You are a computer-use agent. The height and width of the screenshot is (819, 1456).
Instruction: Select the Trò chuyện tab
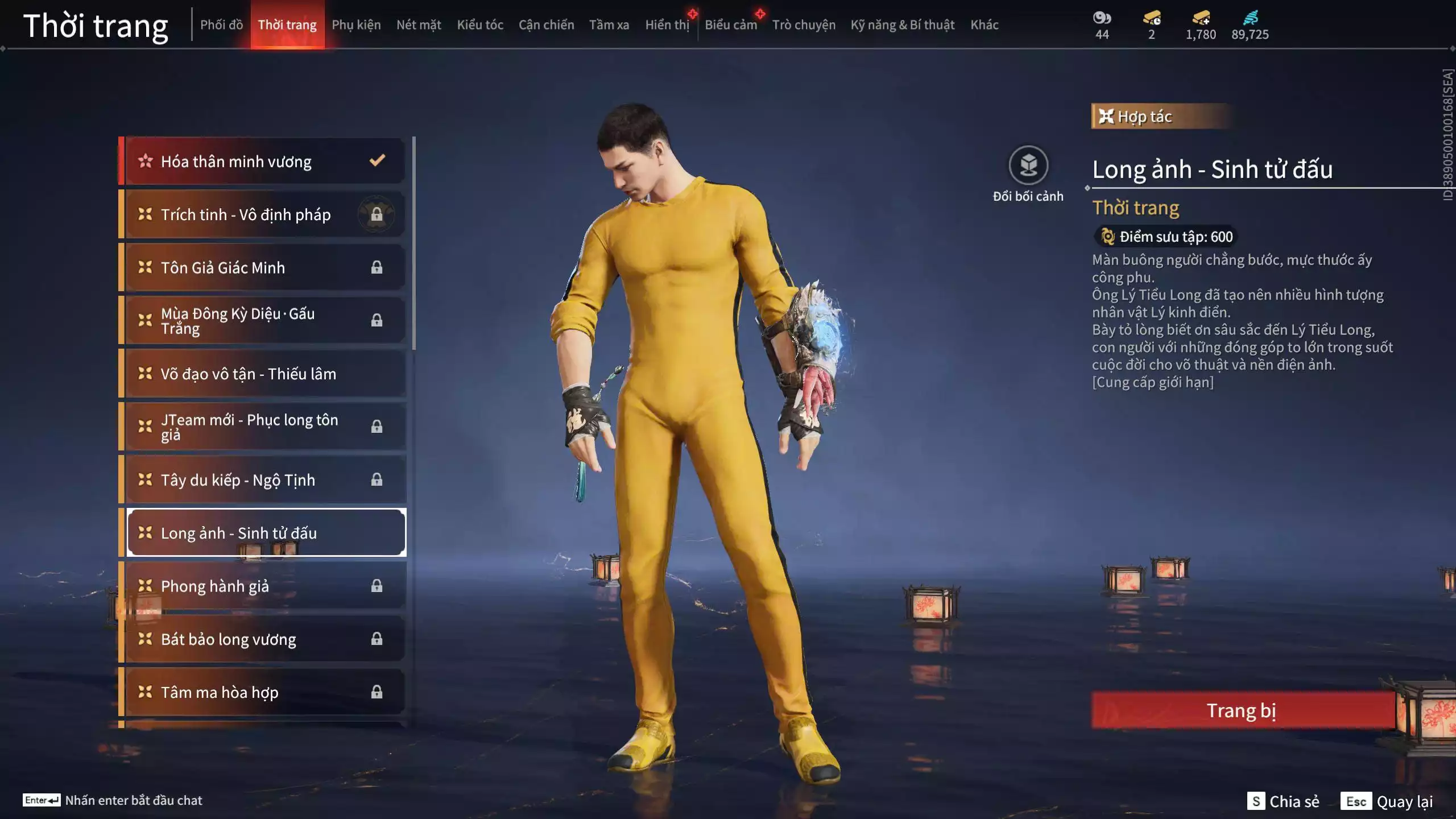coord(804,25)
